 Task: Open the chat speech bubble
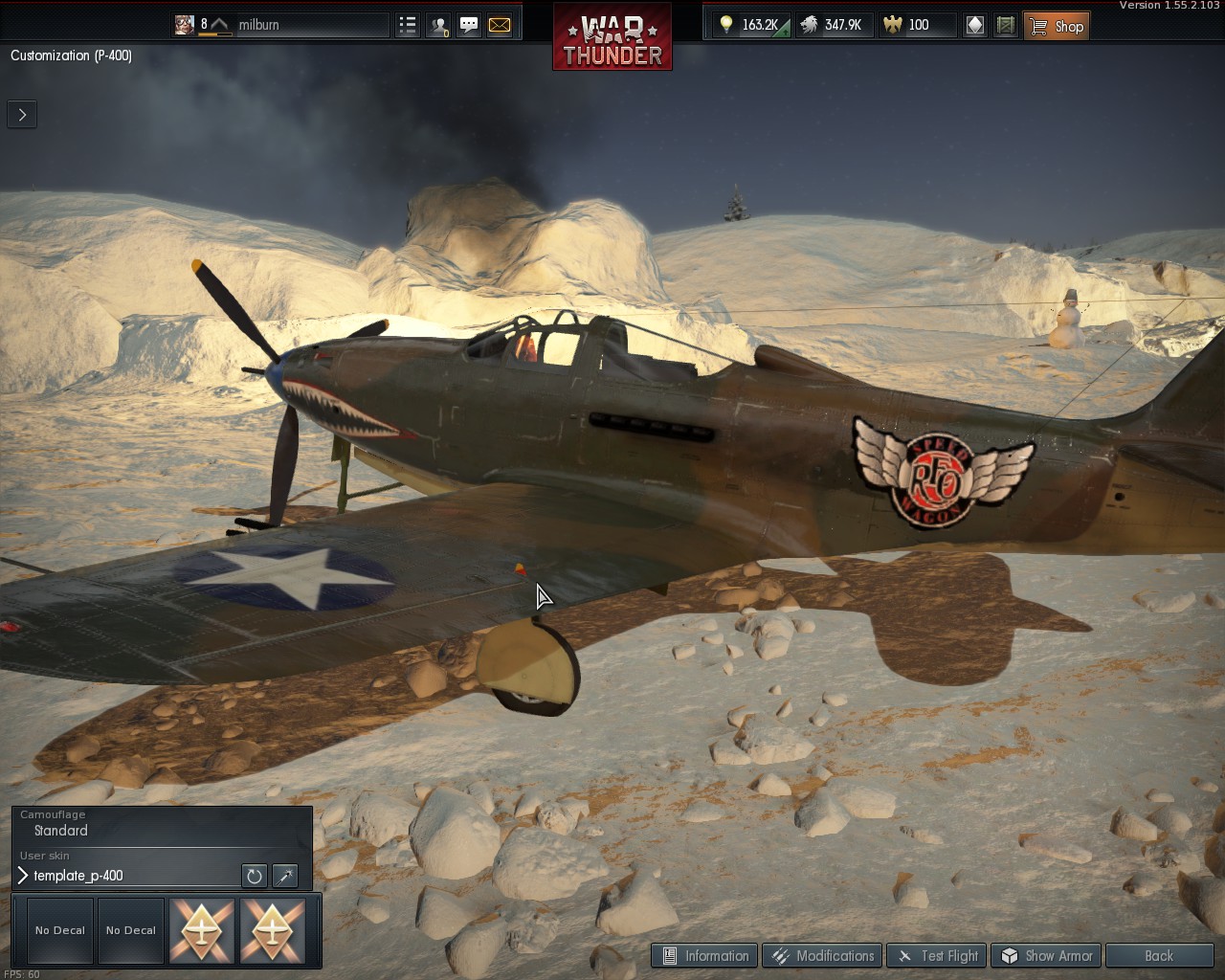tap(469, 26)
